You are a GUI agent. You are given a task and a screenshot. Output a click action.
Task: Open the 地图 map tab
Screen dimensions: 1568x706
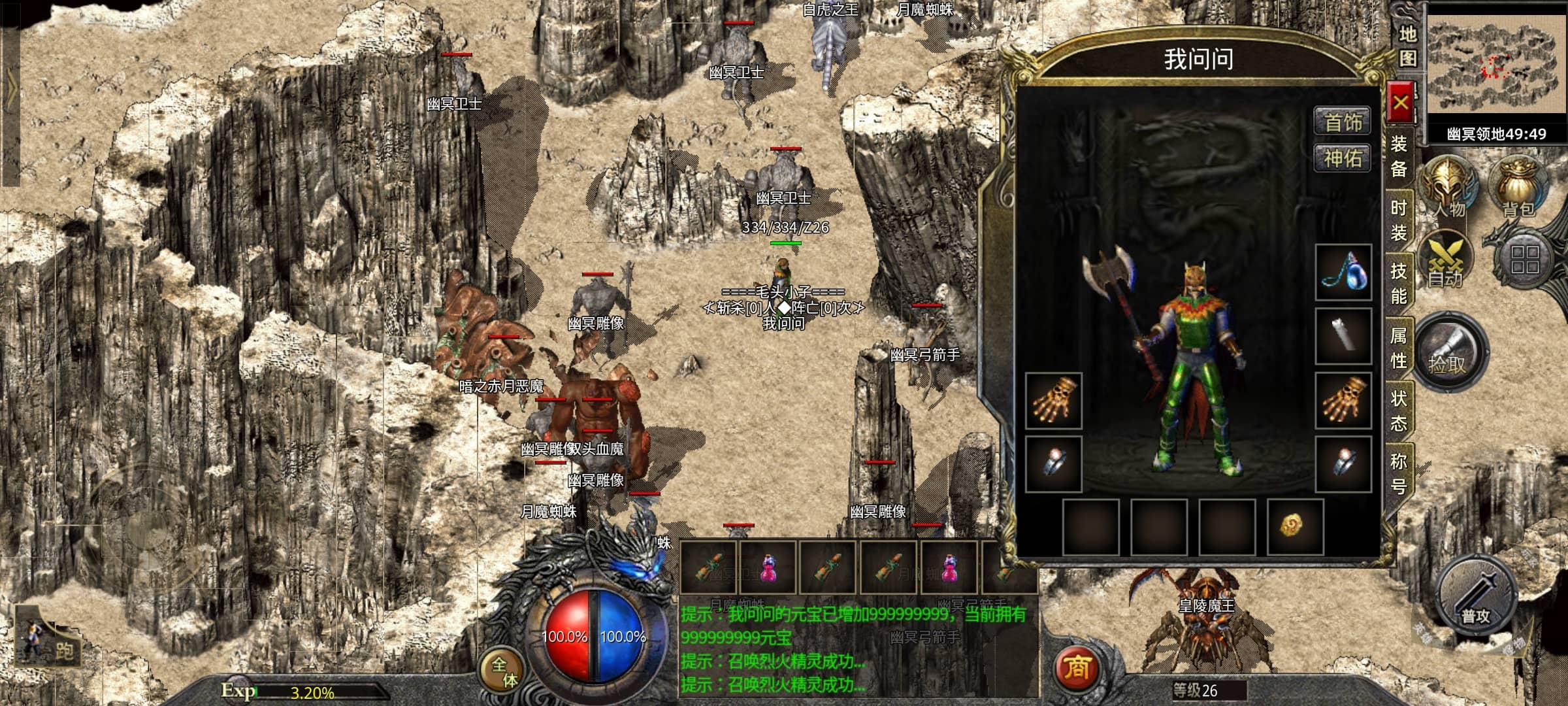coord(1408,46)
